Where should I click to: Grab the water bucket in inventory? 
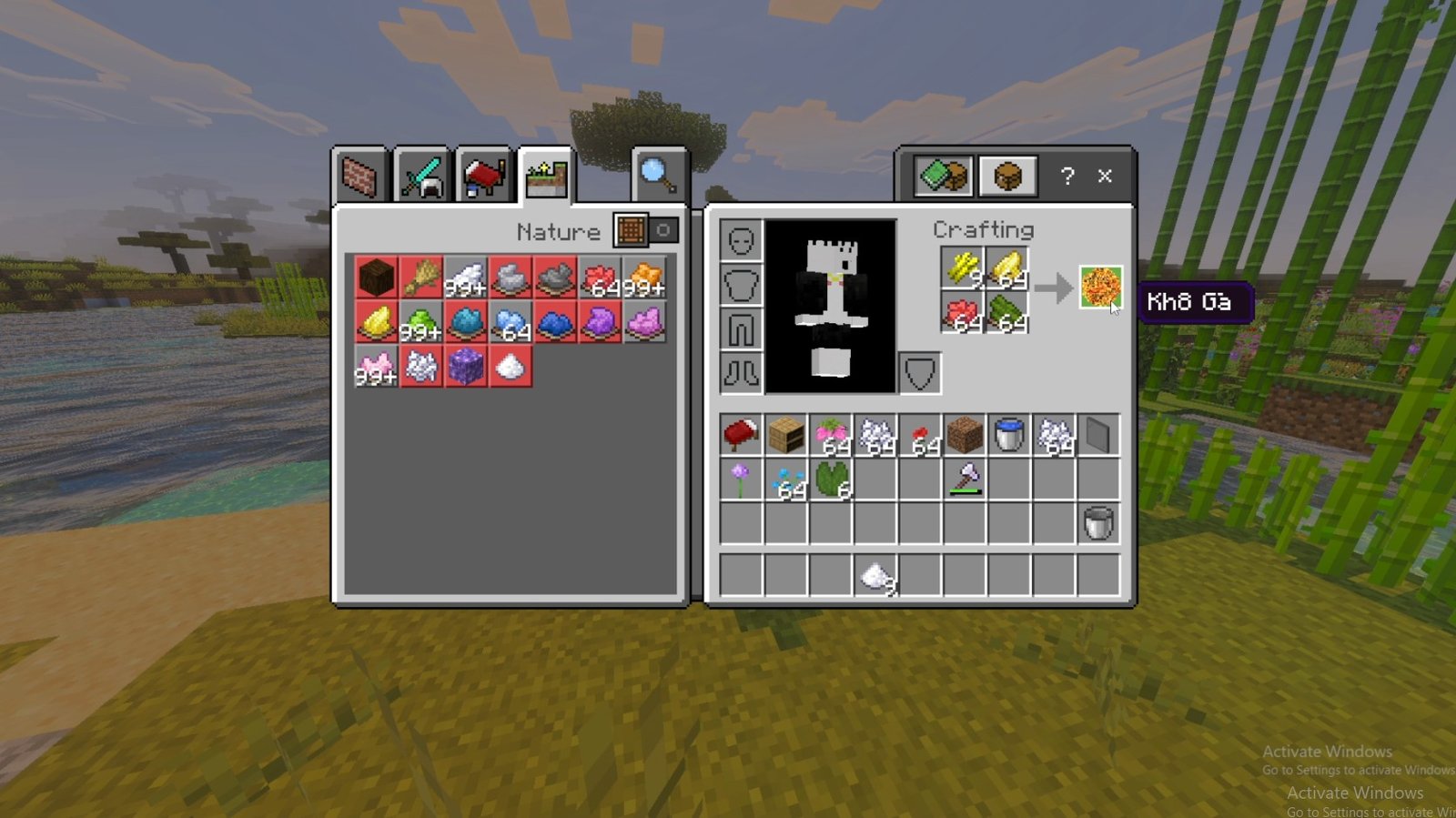(1009, 435)
